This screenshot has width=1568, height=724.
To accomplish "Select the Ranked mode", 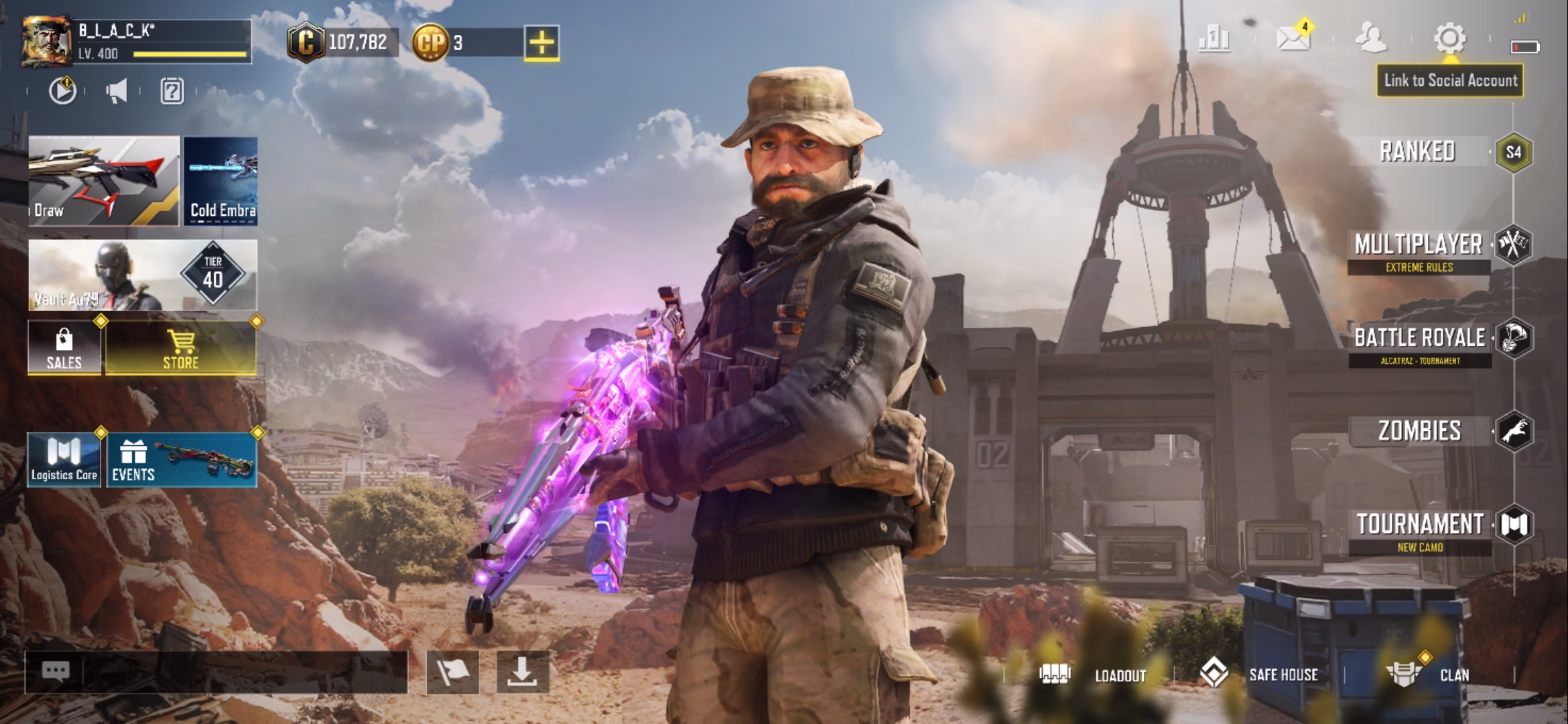I will [x=1418, y=152].
